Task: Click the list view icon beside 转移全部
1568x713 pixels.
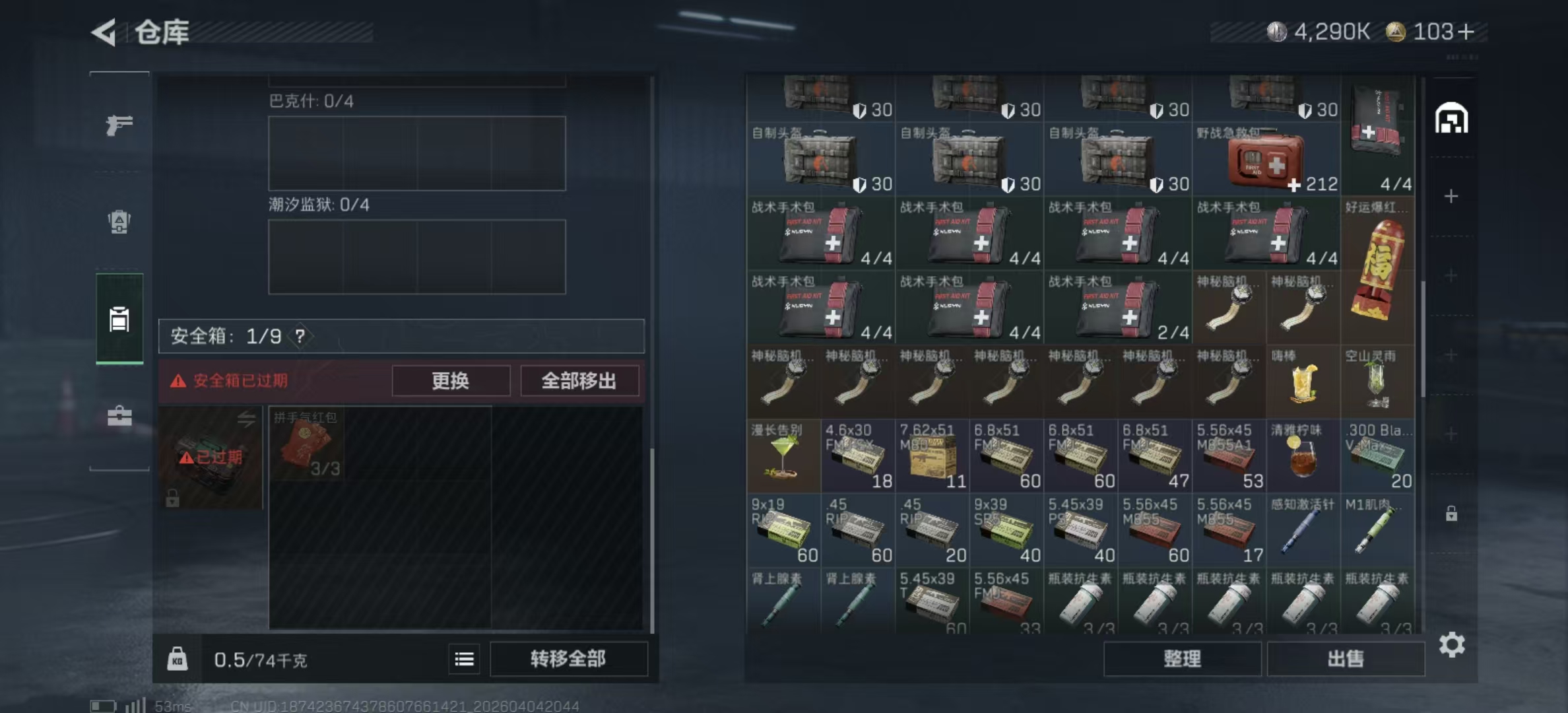Action: click(464, 659)
